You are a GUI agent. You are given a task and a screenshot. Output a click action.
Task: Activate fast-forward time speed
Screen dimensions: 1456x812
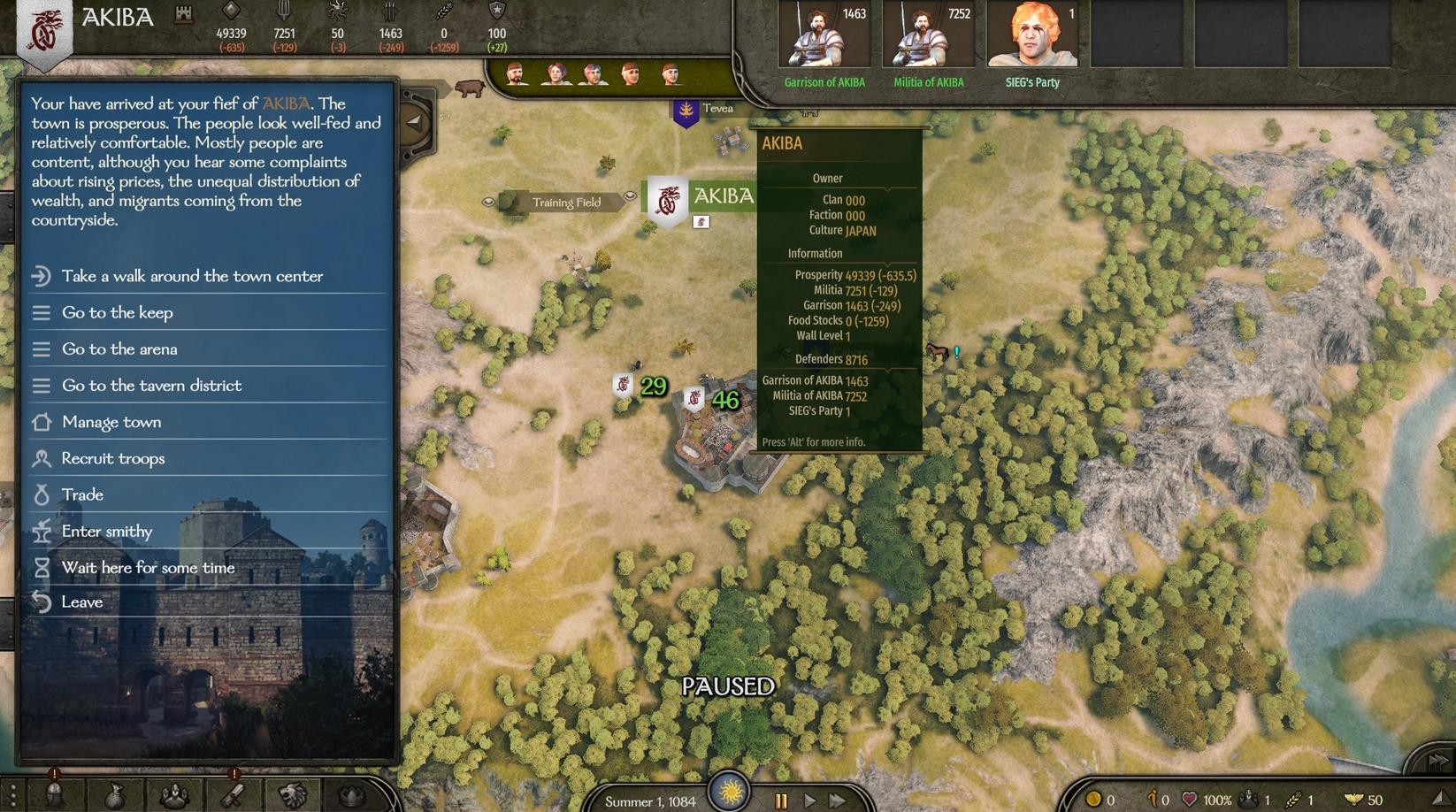(x=837, y=801)
